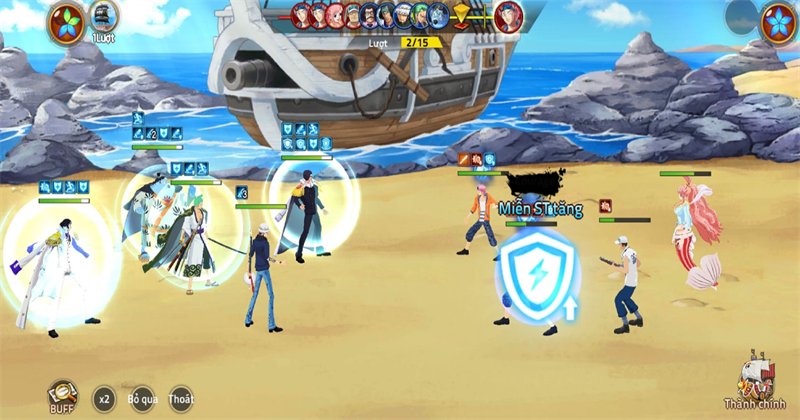800x420 pixels.
Task: Tap the right blue flower team emblem
Action: (x=777, y=23)
